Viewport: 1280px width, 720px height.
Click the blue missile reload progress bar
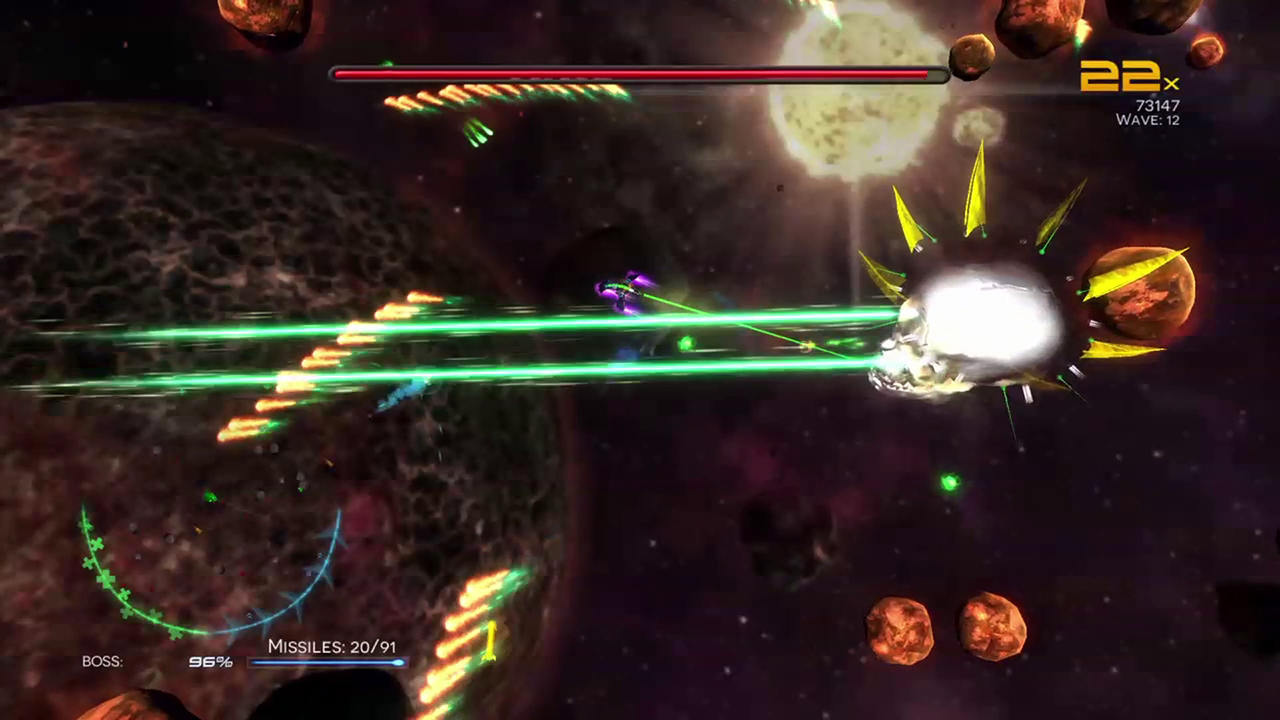click(x=330, y=663)
